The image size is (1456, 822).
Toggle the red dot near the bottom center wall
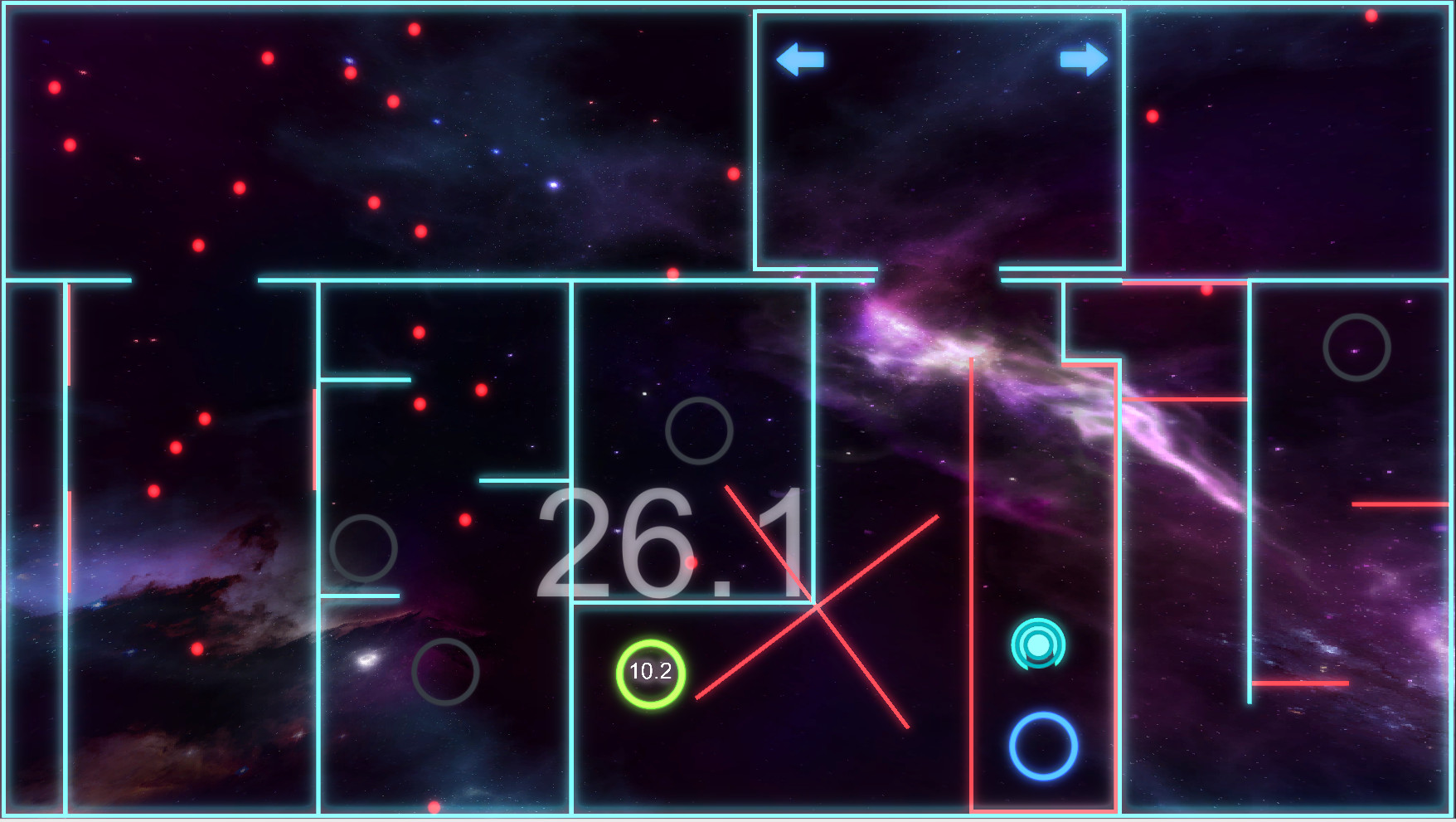pos(434,806)
